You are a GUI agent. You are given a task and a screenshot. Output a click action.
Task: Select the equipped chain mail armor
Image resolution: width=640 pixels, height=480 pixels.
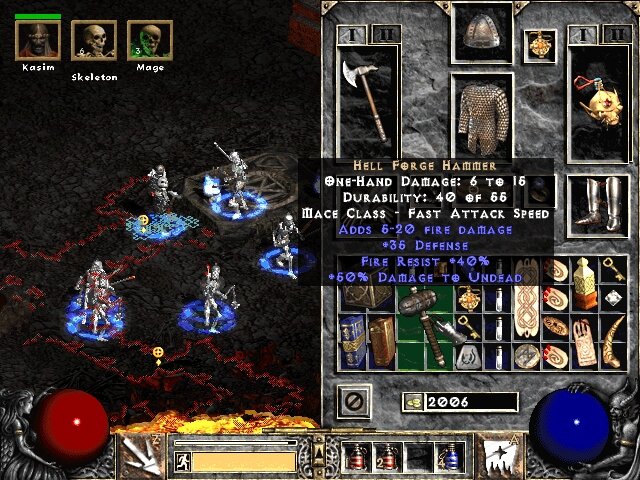(483, 115)
